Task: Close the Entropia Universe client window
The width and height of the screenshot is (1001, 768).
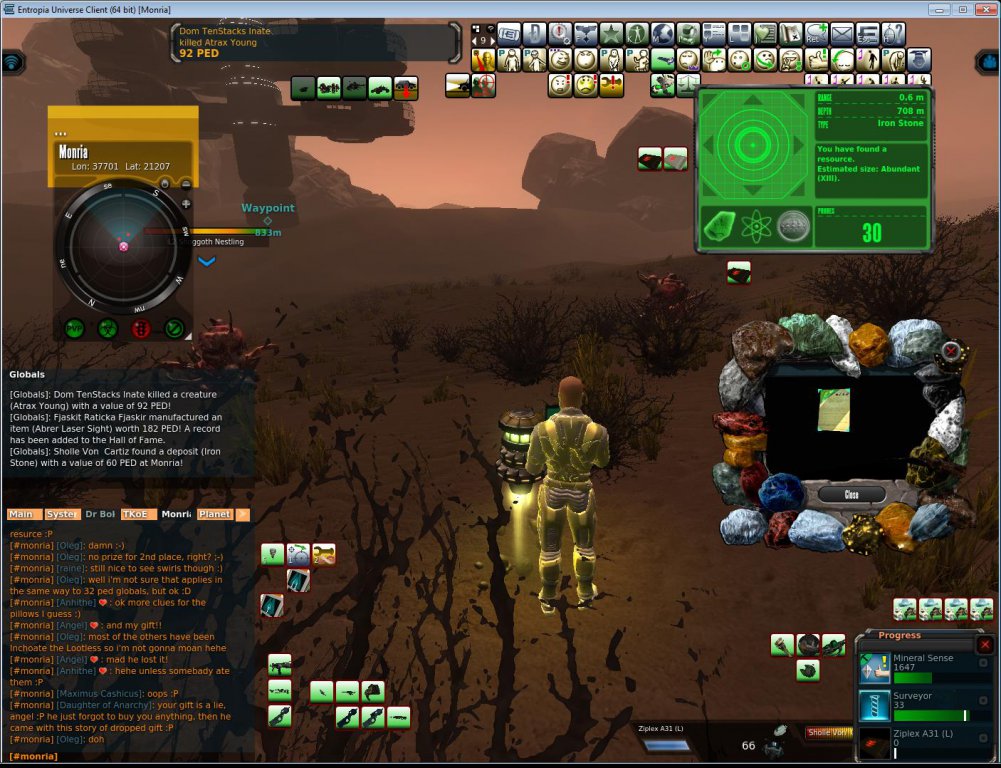Action: (985, 9)
